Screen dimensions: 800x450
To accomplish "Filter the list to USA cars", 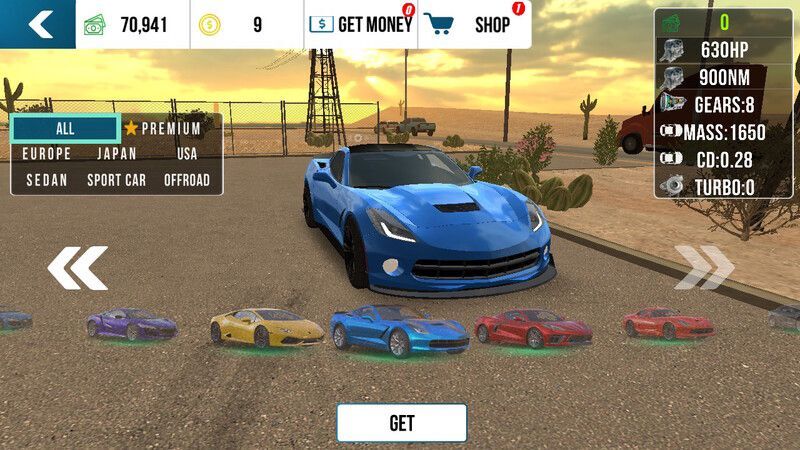I will (187, 154).
